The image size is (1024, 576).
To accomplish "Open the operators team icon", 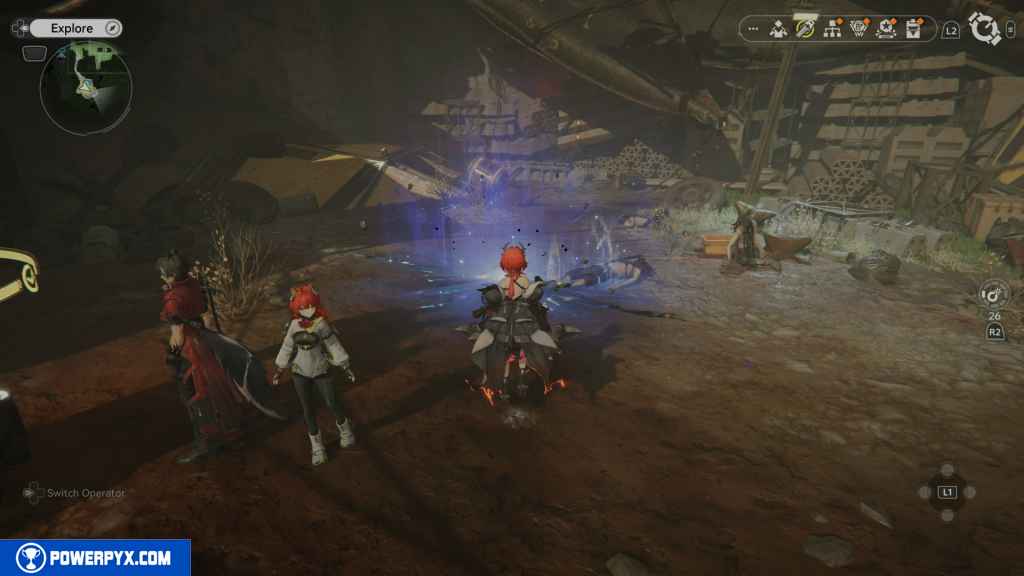I will tap(779, 29).
